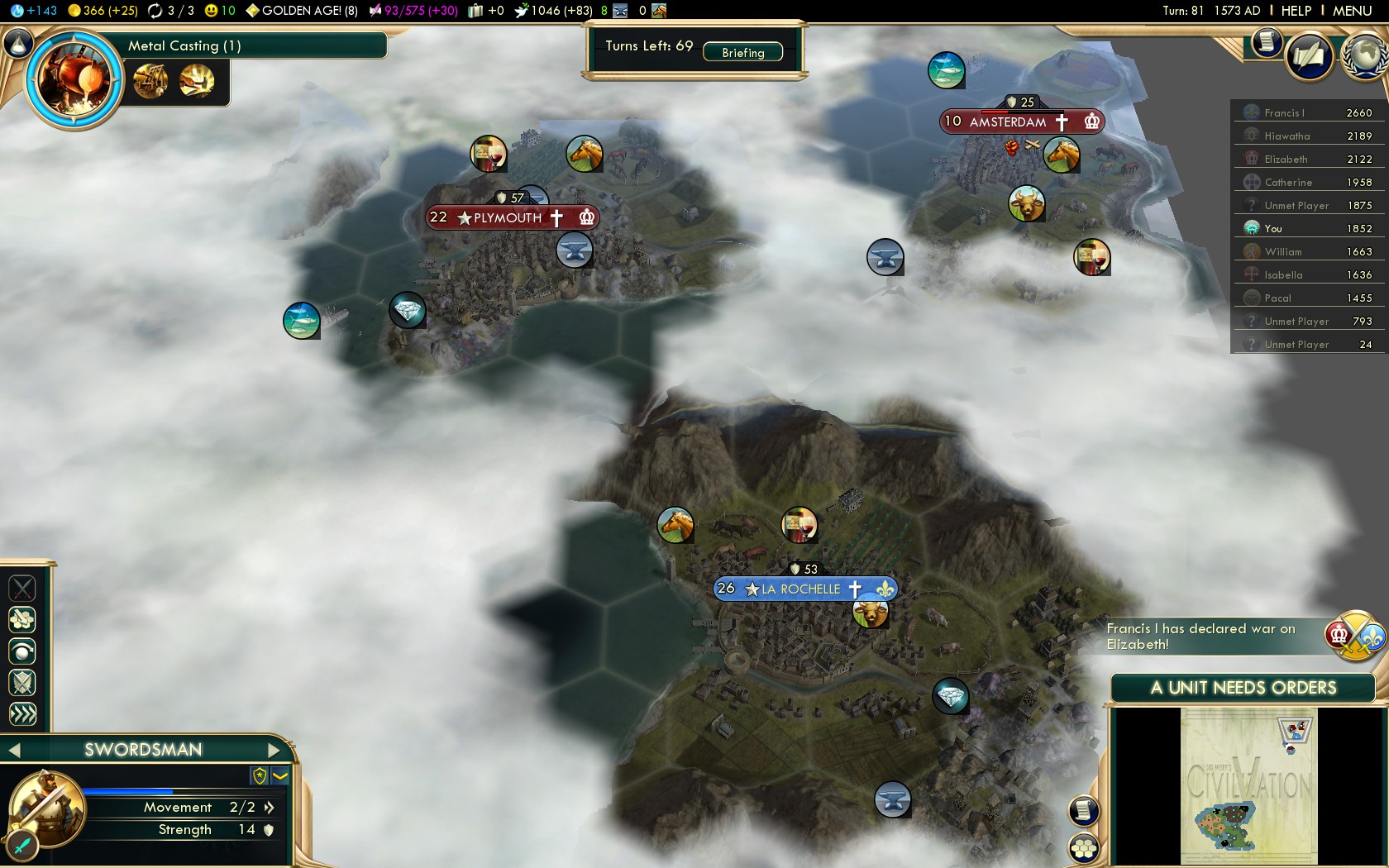Viewport: 1389px width, 868px height.
Task: Cycle to next unit with right arrow
Action: (275, 750)
